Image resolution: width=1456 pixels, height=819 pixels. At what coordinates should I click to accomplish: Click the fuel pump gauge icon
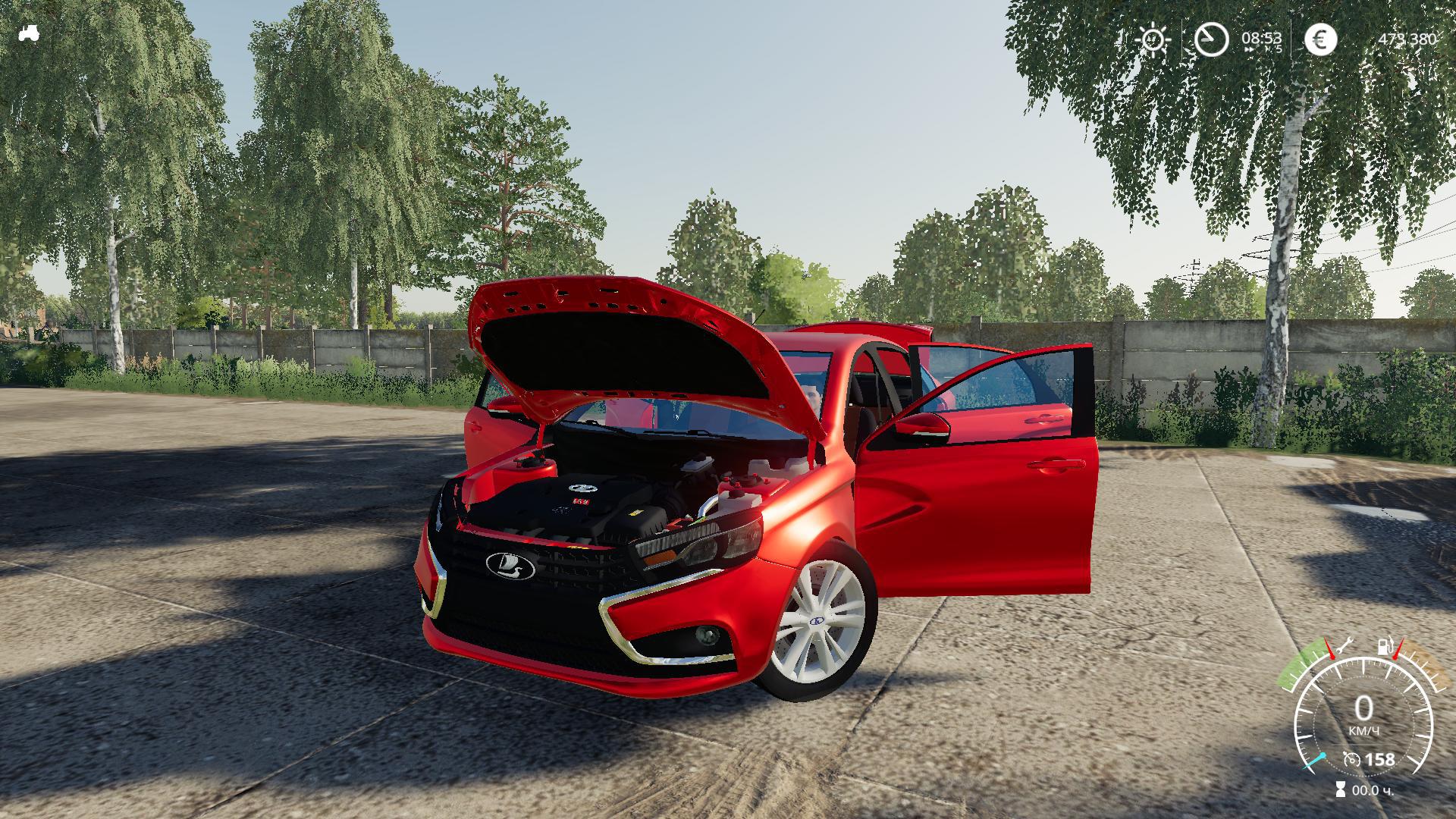(1385, 646)
